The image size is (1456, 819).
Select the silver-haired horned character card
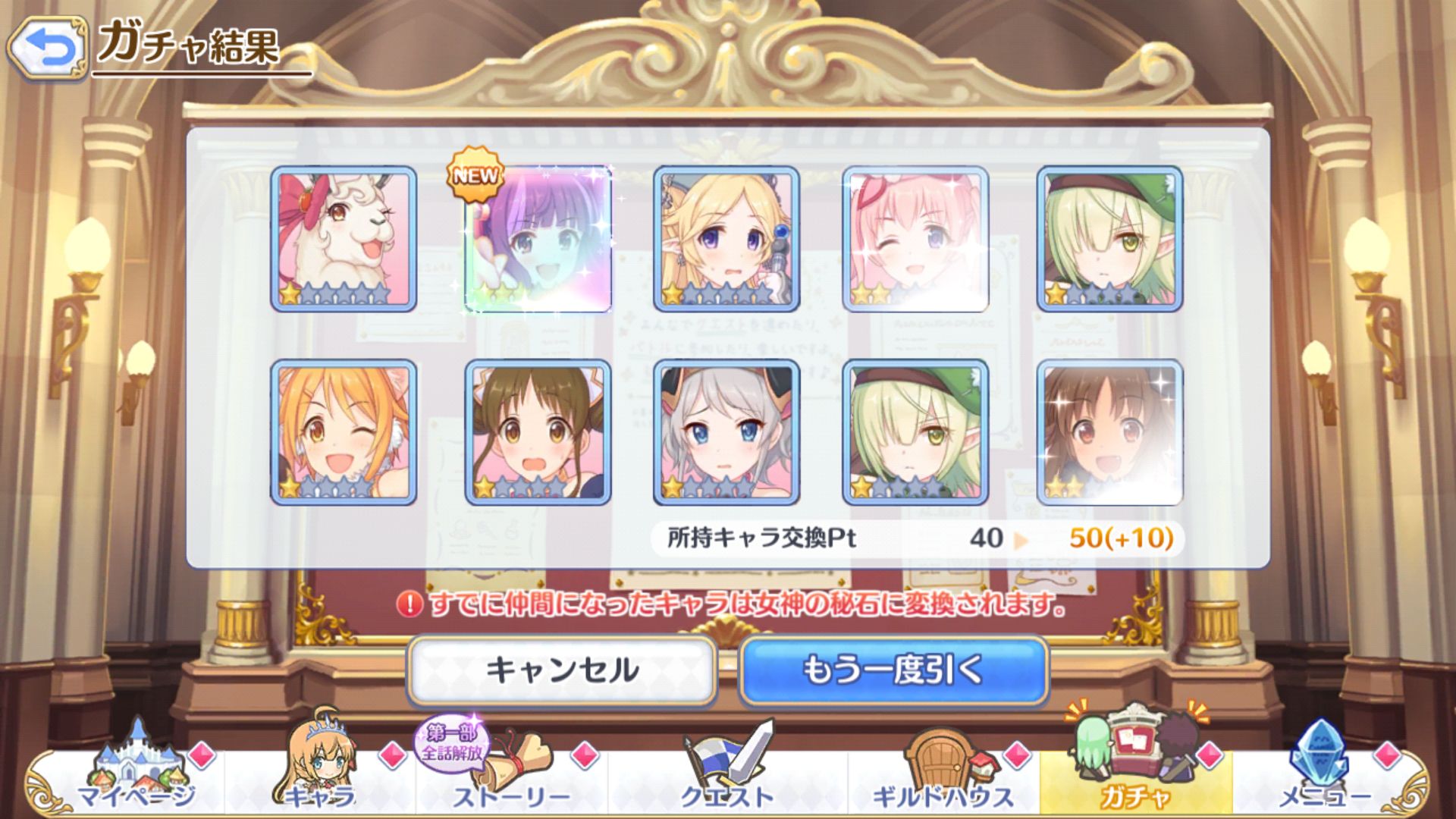[x=726, y=432]
